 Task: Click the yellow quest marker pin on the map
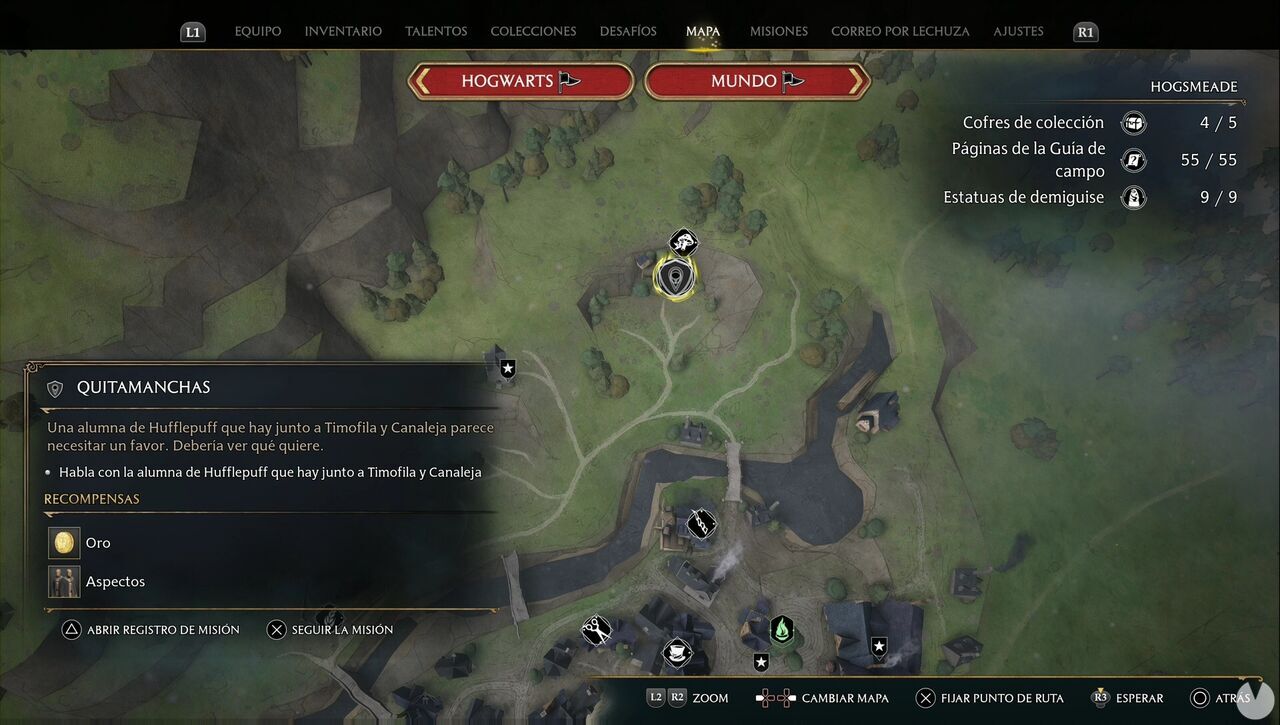[675, 278]
